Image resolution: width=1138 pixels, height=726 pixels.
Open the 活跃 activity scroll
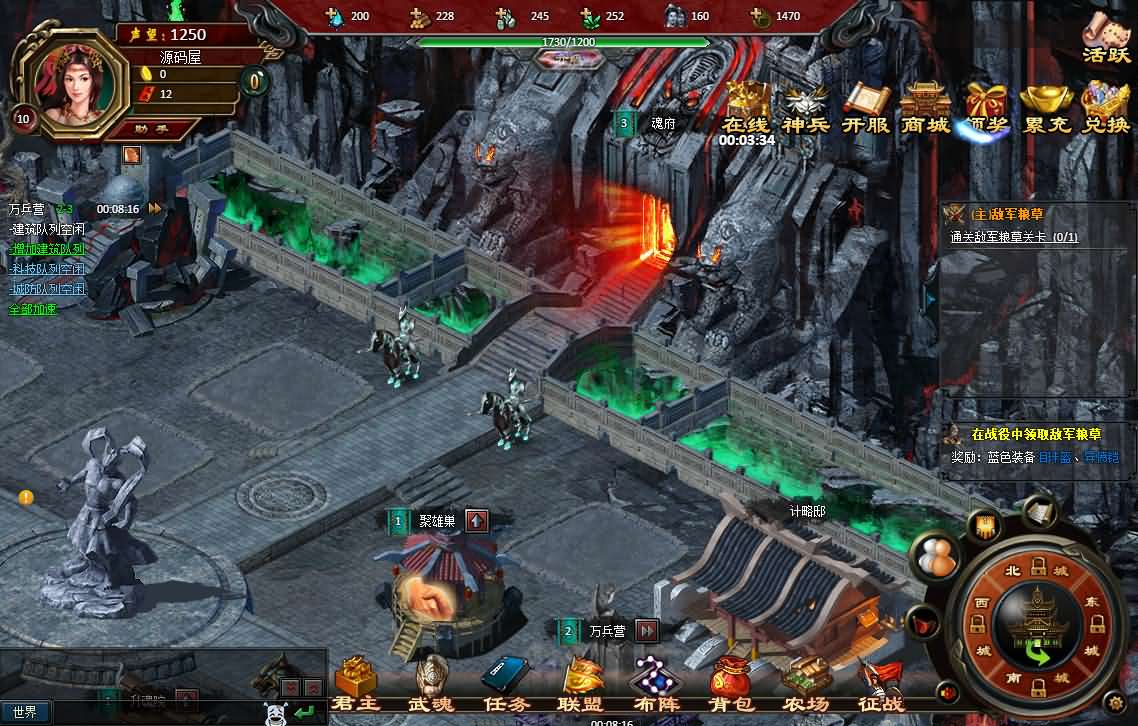pyautogui.click(x=1106, y=36)
